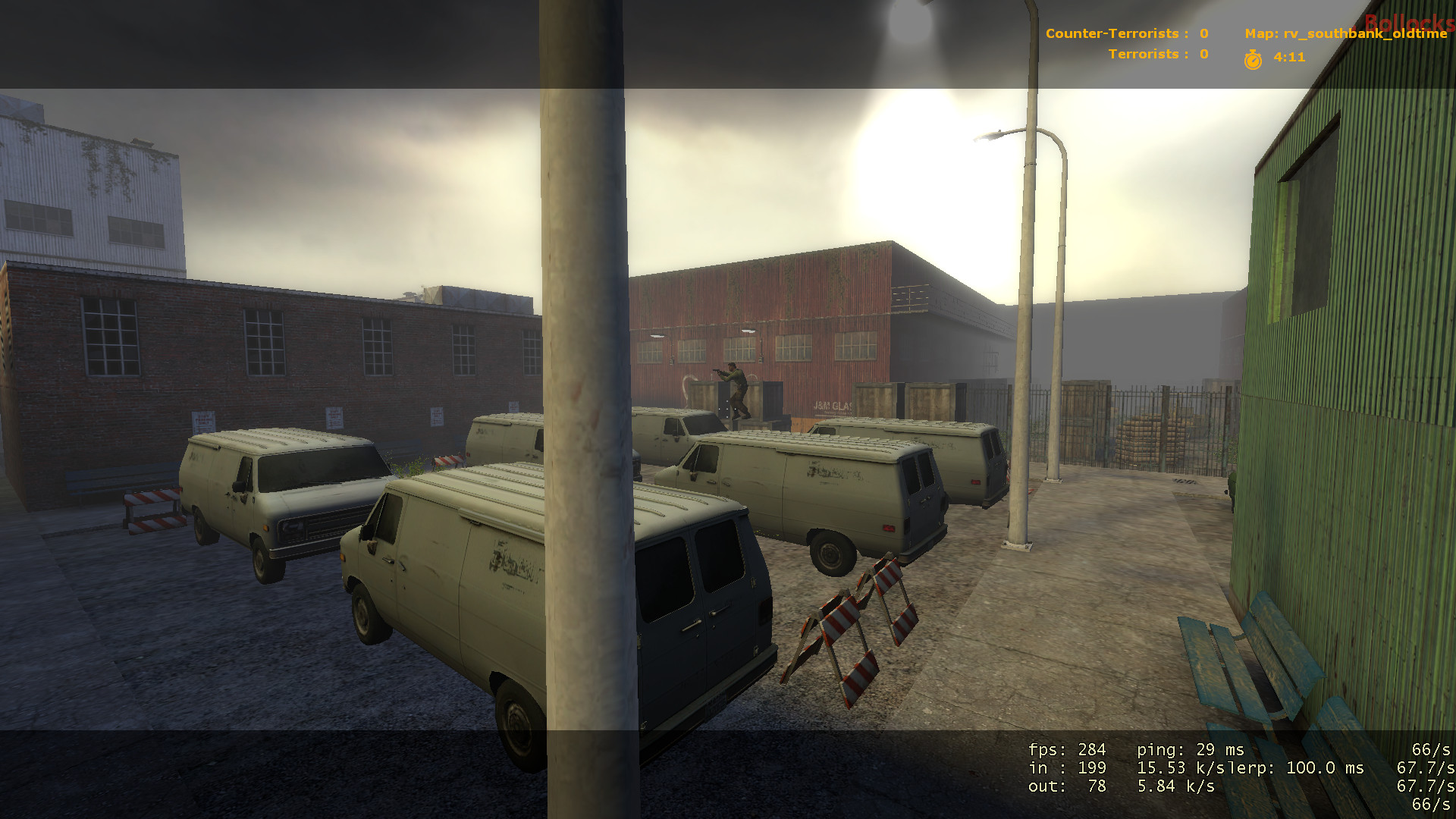Click the Counter-Terrorists score value
The image size is (1456, 819).
tap(1204, 33)
